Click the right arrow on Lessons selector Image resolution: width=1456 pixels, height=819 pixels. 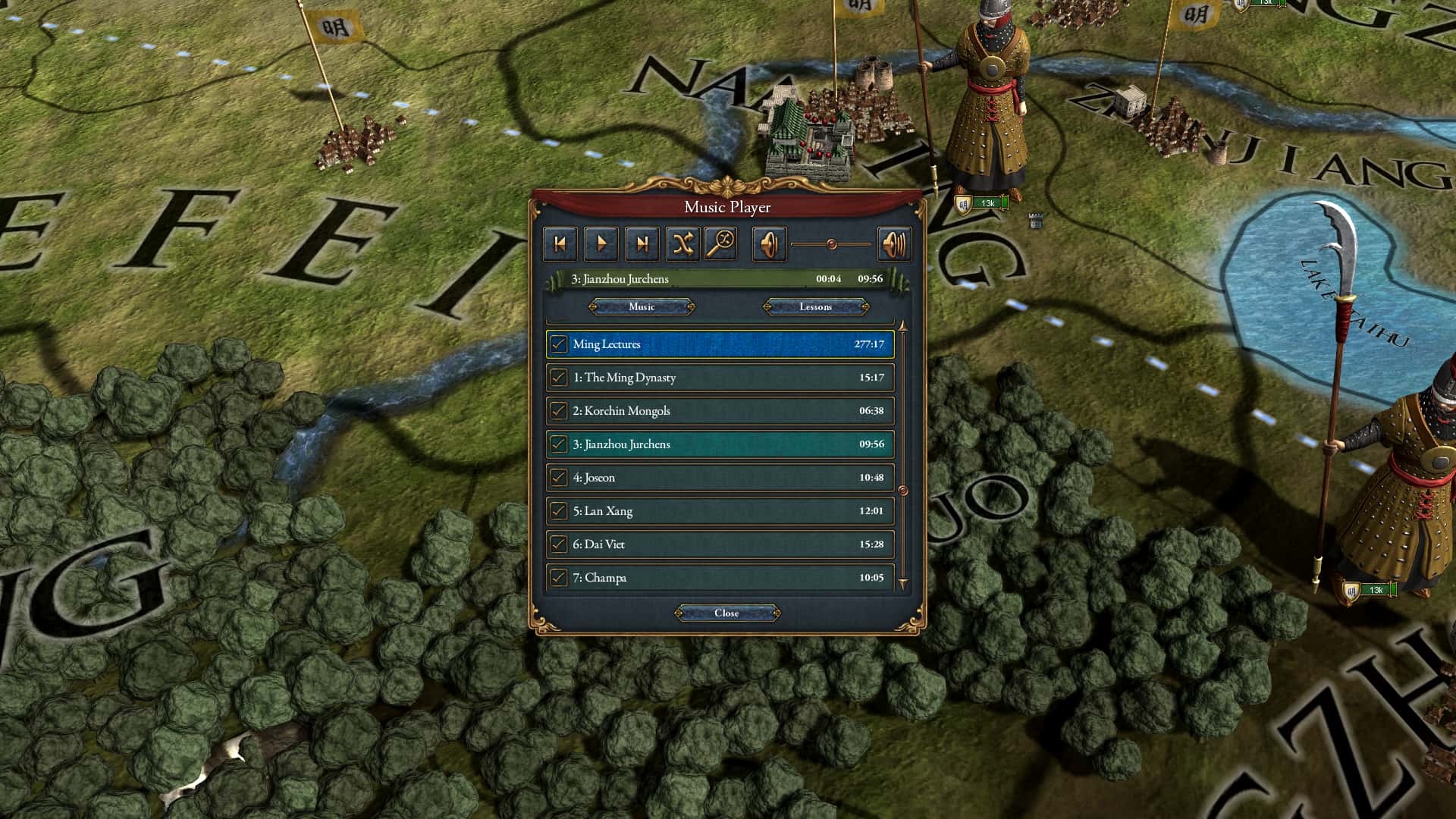pos(864,307)
